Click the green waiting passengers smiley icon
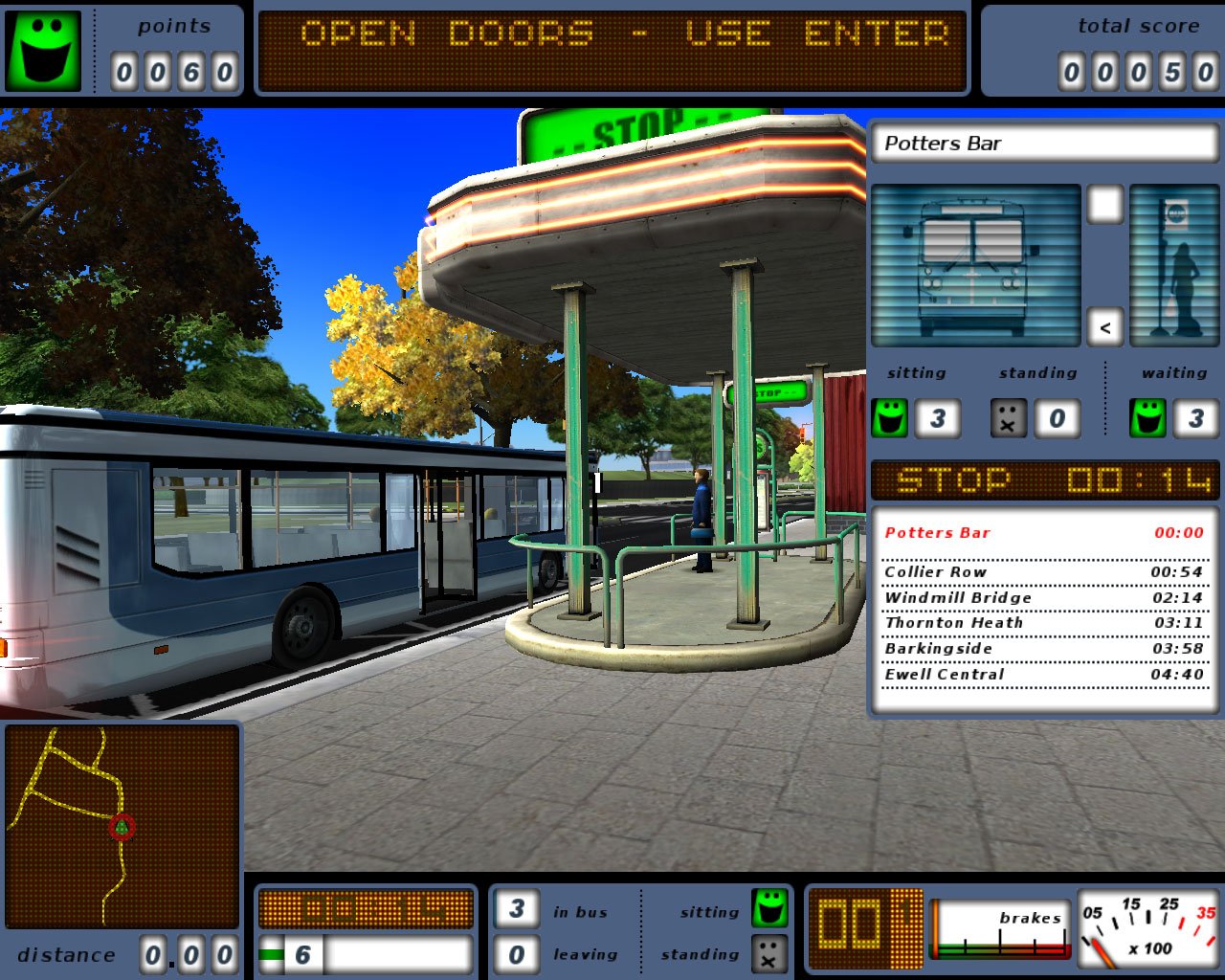This screenshot has width=1225, height=980. tap(1148, 418)
